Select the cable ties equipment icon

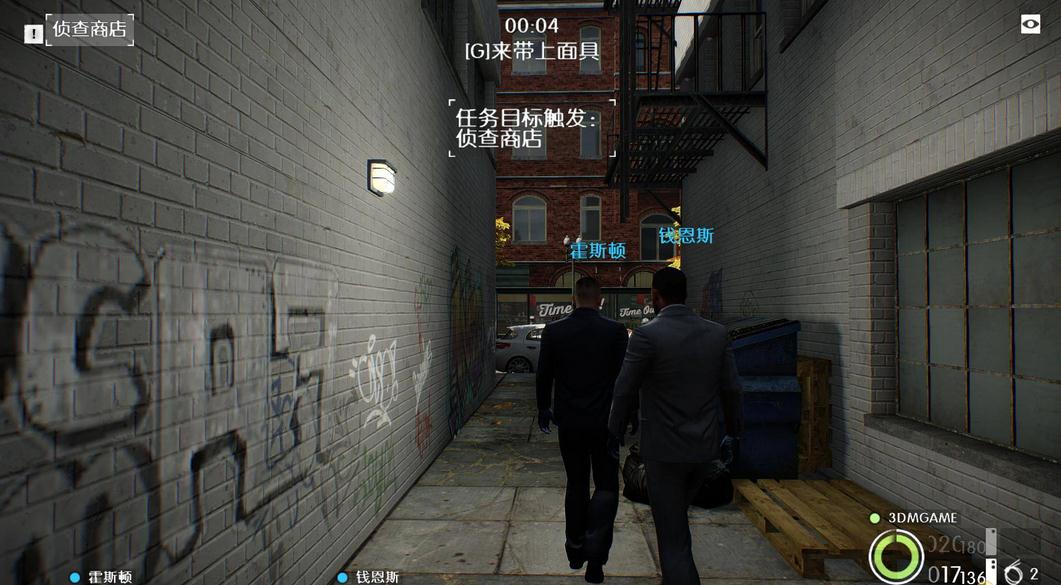point(1014,573)
